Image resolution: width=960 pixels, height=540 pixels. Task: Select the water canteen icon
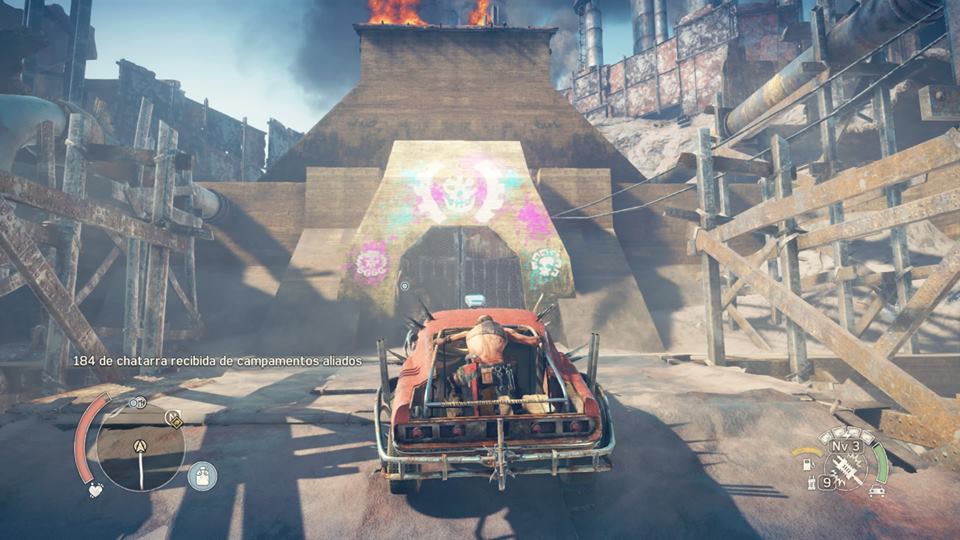202,476
